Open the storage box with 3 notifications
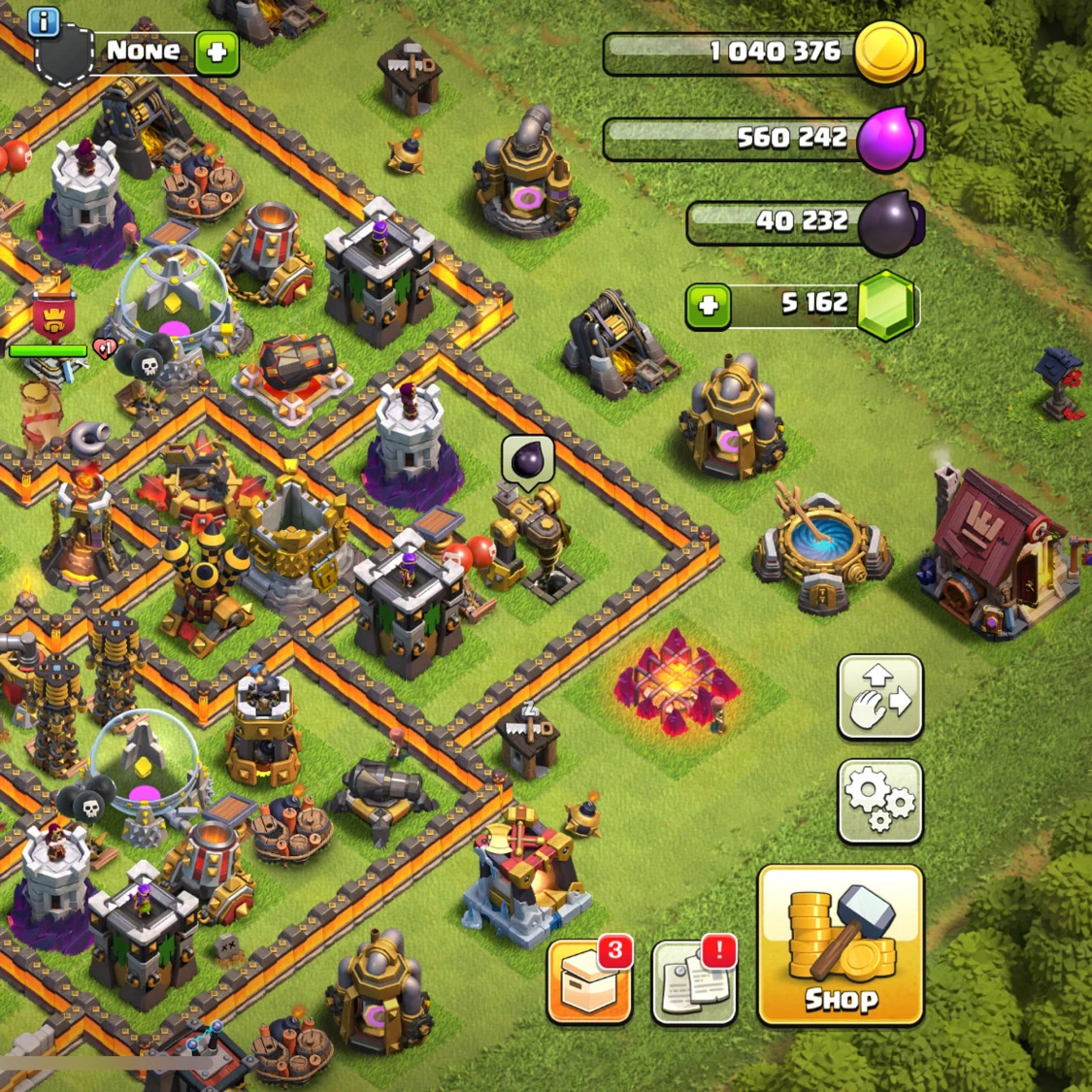 (589, 980)
